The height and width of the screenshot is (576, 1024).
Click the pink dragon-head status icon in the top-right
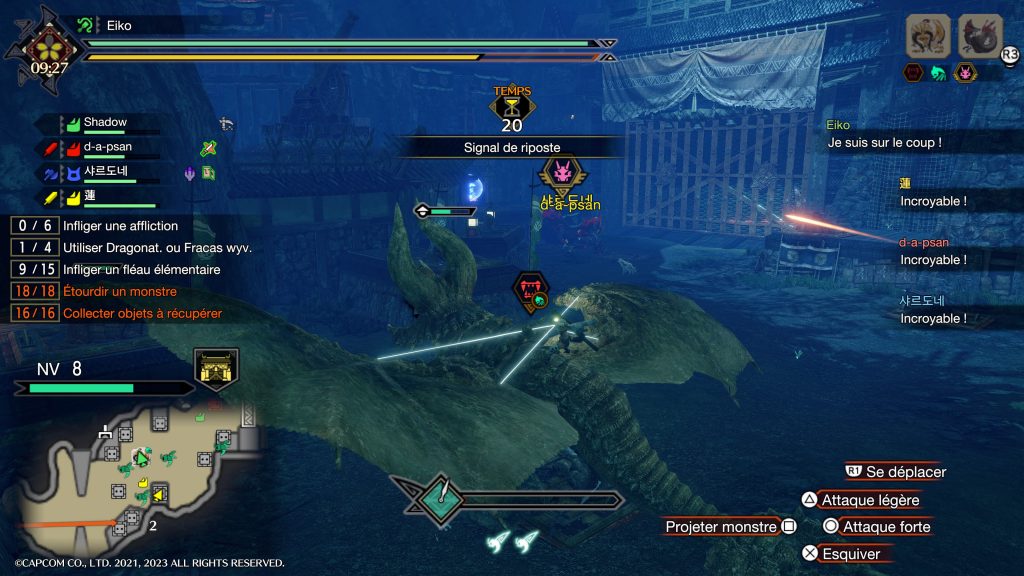point(964,72)
